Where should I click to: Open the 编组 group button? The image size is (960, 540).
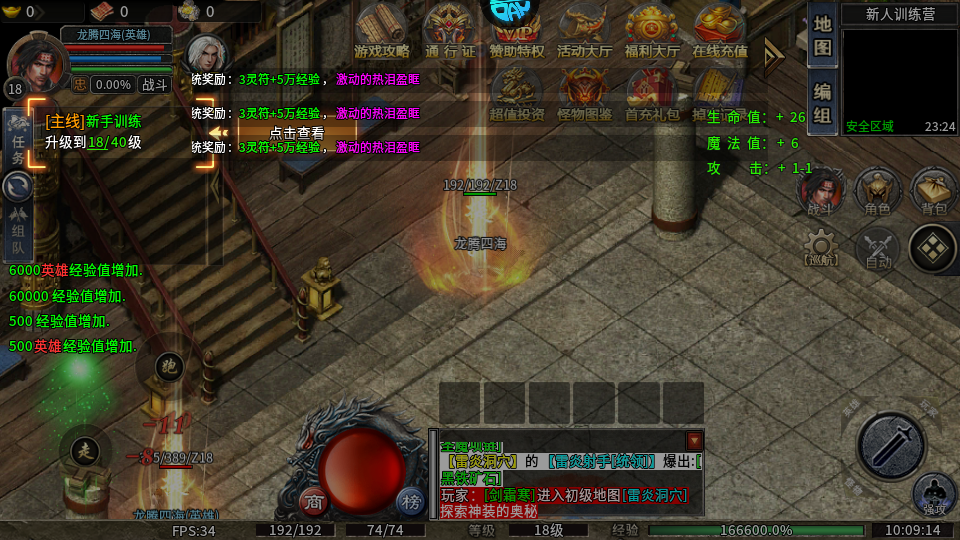(x=822, y=102)
